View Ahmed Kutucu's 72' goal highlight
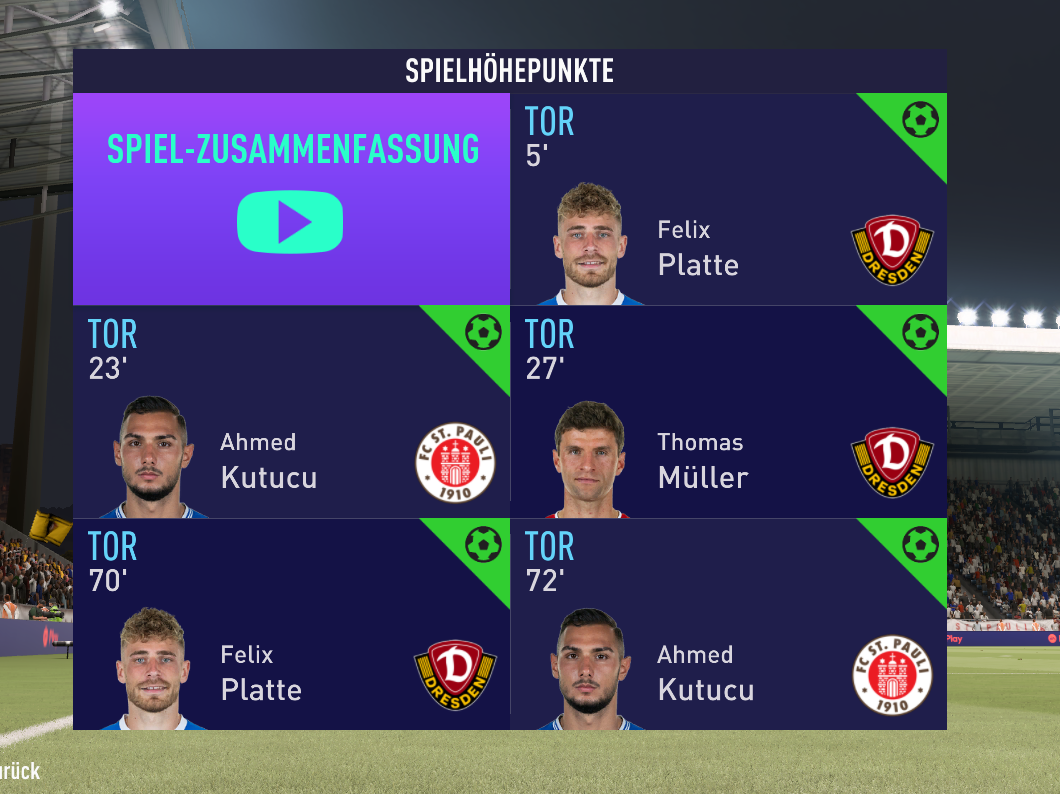 pos(728,625)
